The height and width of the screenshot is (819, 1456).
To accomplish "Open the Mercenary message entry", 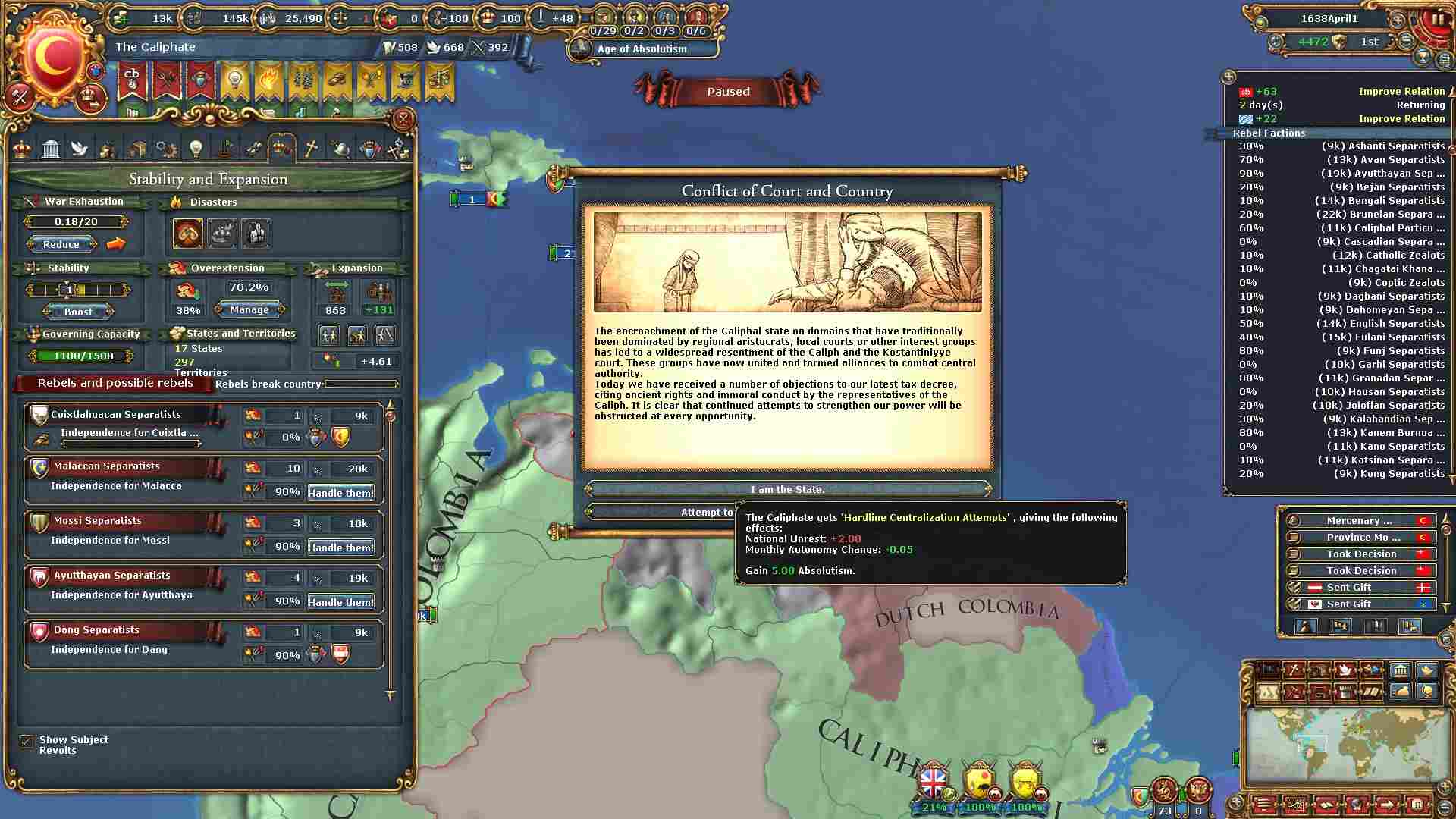I will click(1359, 521).
